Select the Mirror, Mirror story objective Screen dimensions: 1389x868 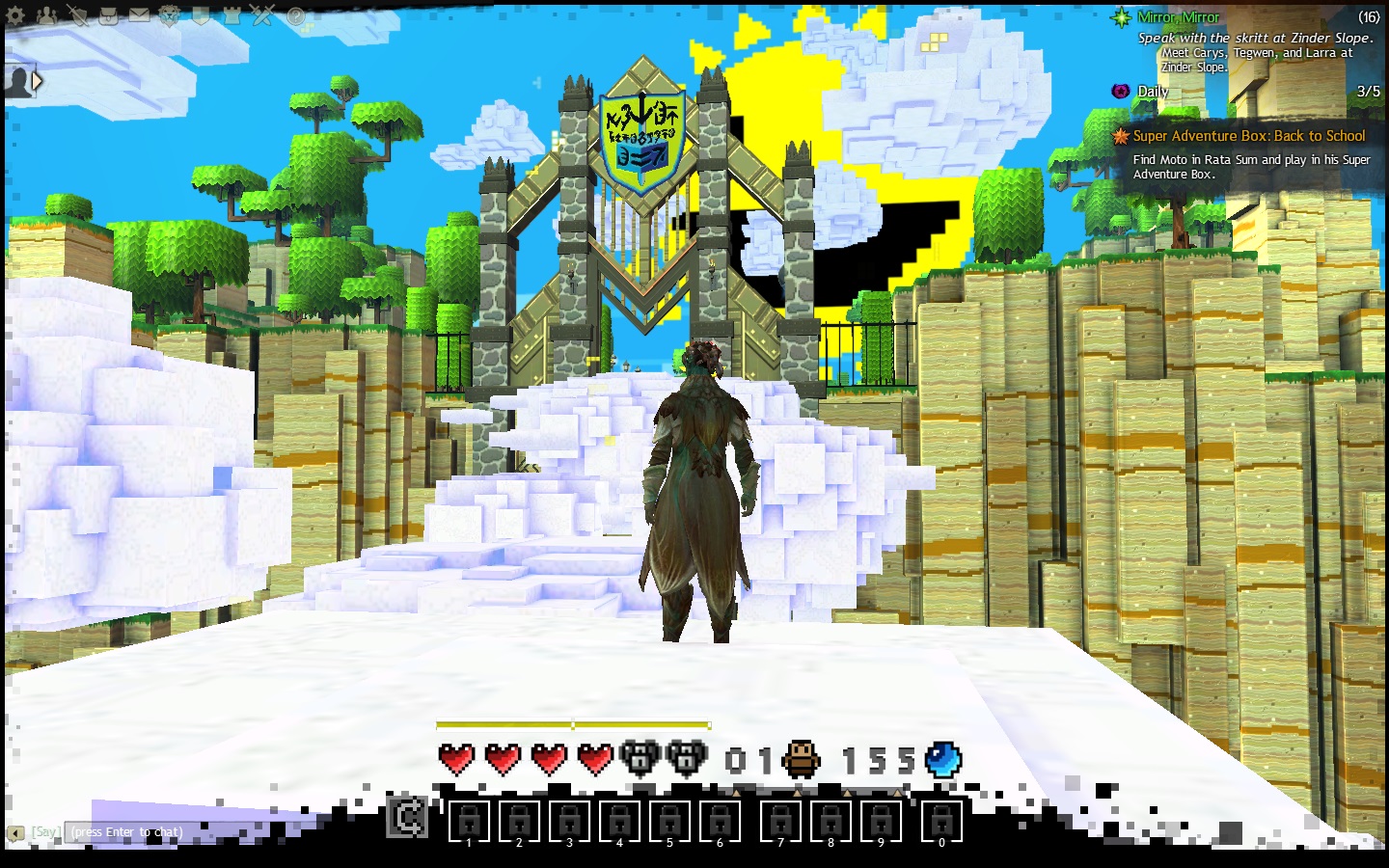[x=1178, y=17]
